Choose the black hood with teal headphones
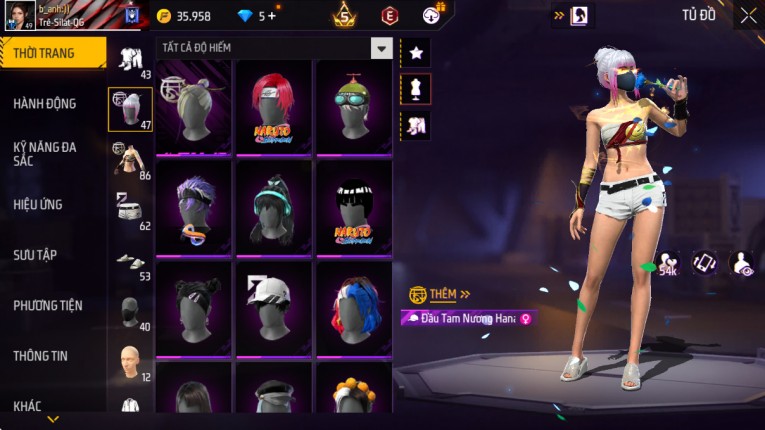 274,208
